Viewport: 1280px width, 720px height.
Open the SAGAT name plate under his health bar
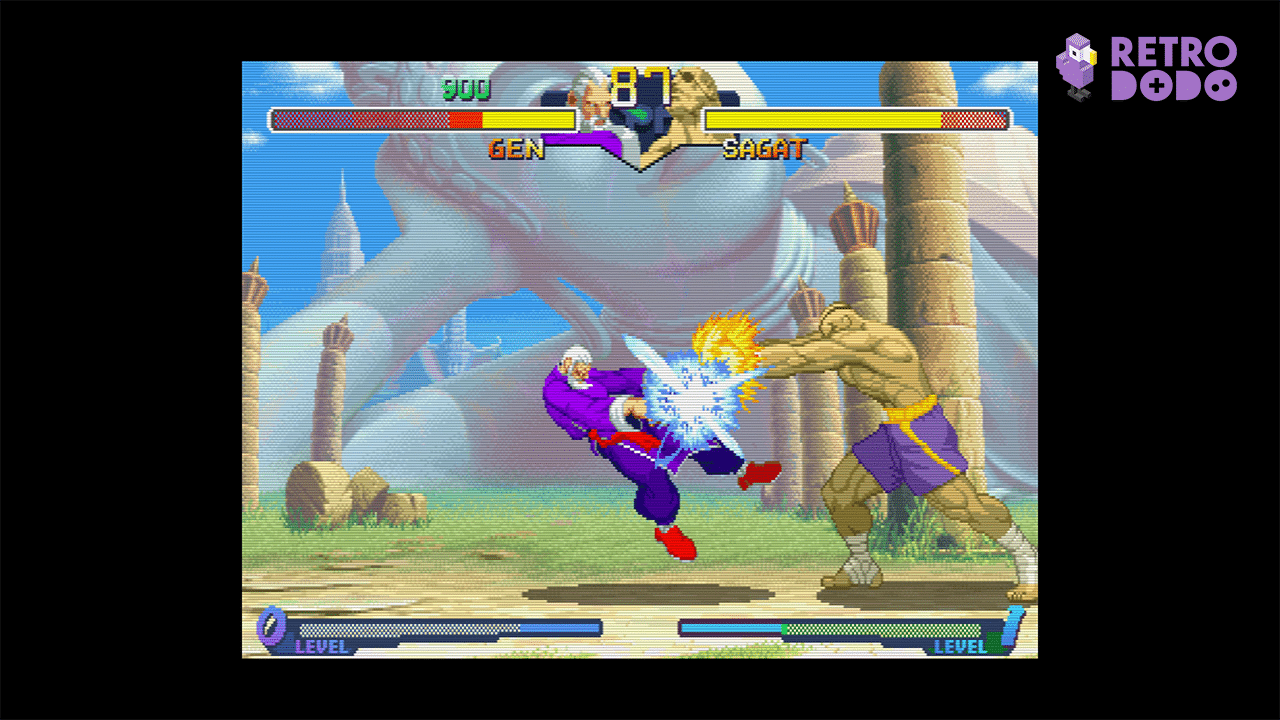point(764,150)
